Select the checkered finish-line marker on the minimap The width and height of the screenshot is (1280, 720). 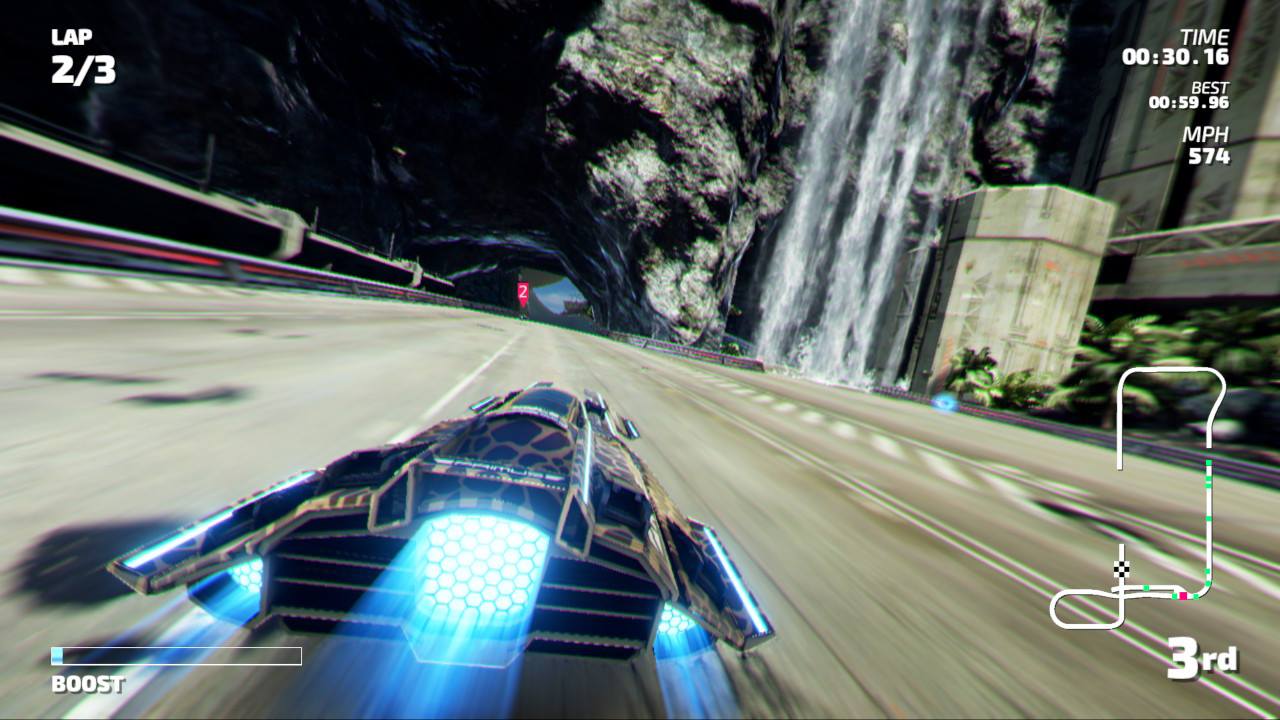click(x=1122, y=569)
